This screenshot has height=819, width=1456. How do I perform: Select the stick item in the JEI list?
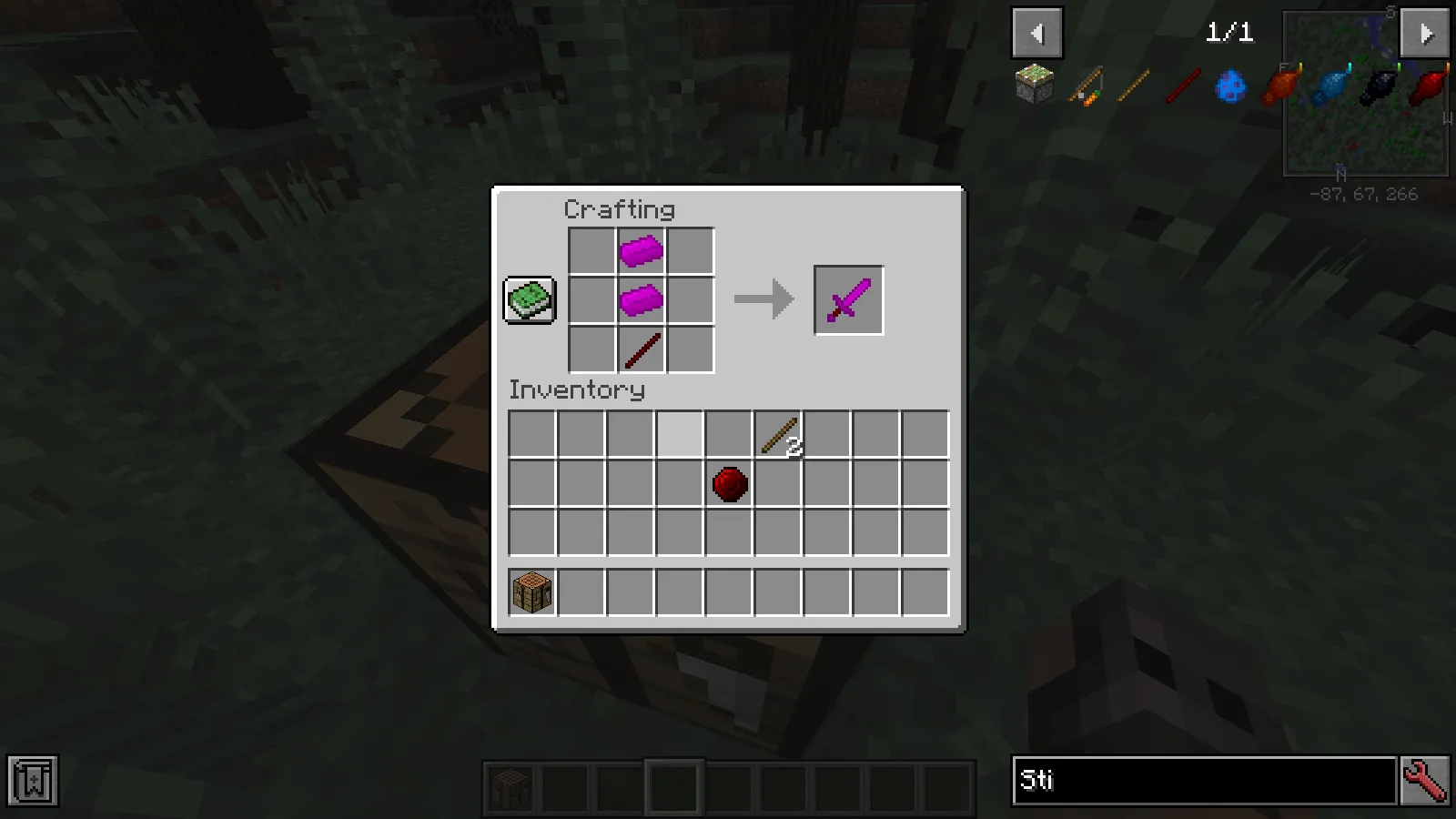click(1133, 85)
